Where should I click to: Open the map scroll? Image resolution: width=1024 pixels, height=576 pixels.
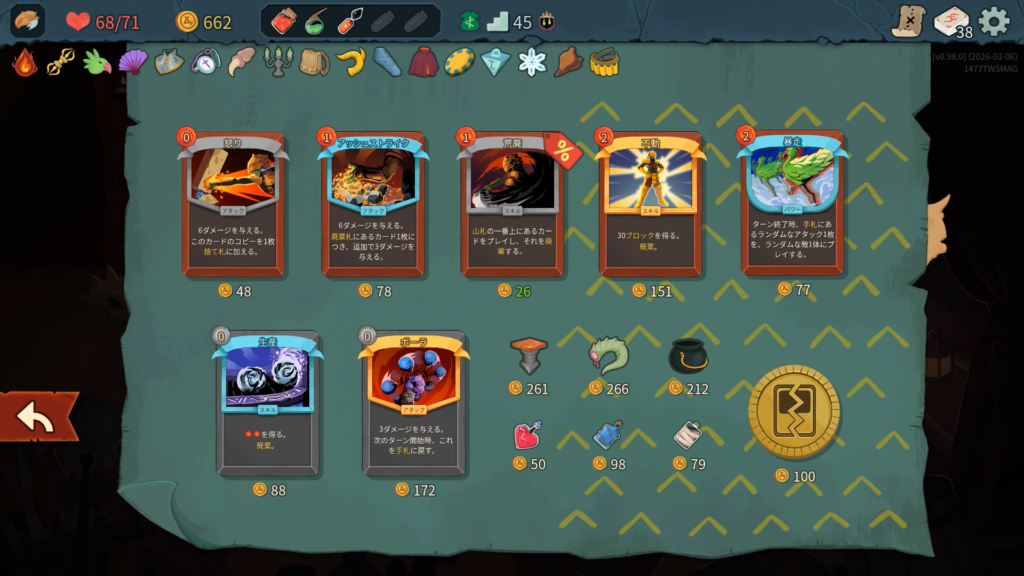click(x=909, y=21)
